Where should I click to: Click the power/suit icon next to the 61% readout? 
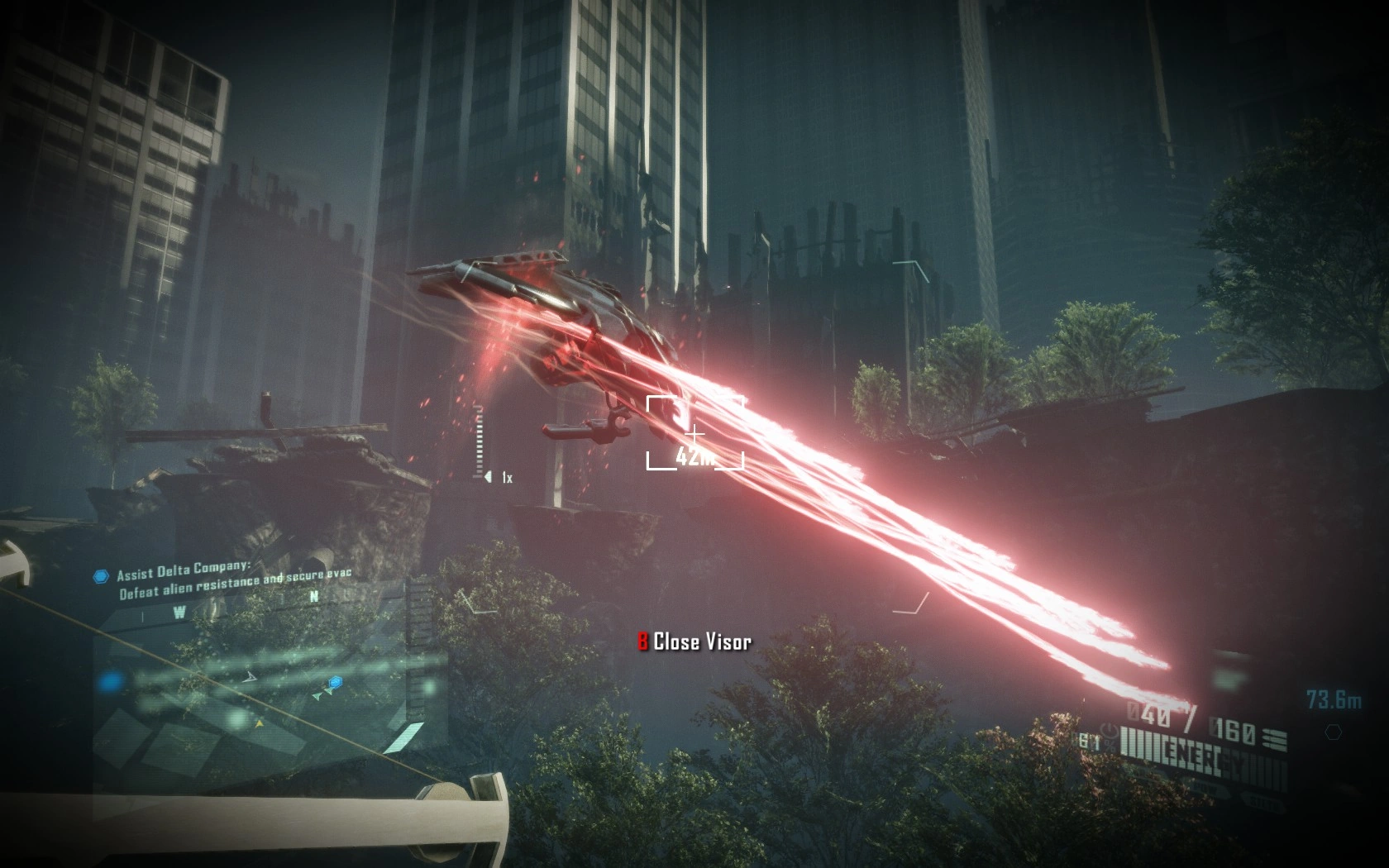[x=1109, y=732]
